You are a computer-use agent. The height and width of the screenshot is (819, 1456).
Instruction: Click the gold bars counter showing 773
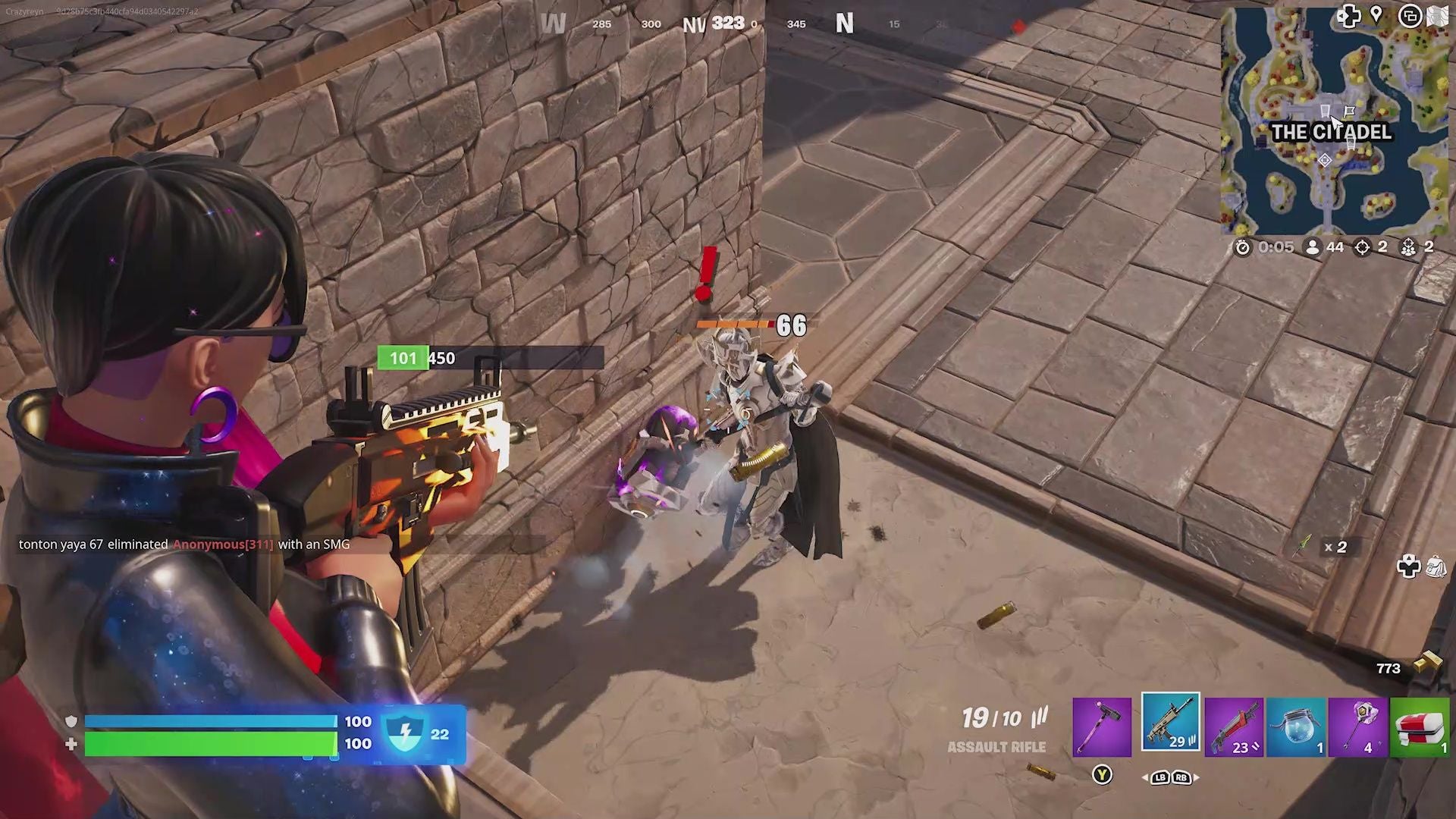(1389, 668)
